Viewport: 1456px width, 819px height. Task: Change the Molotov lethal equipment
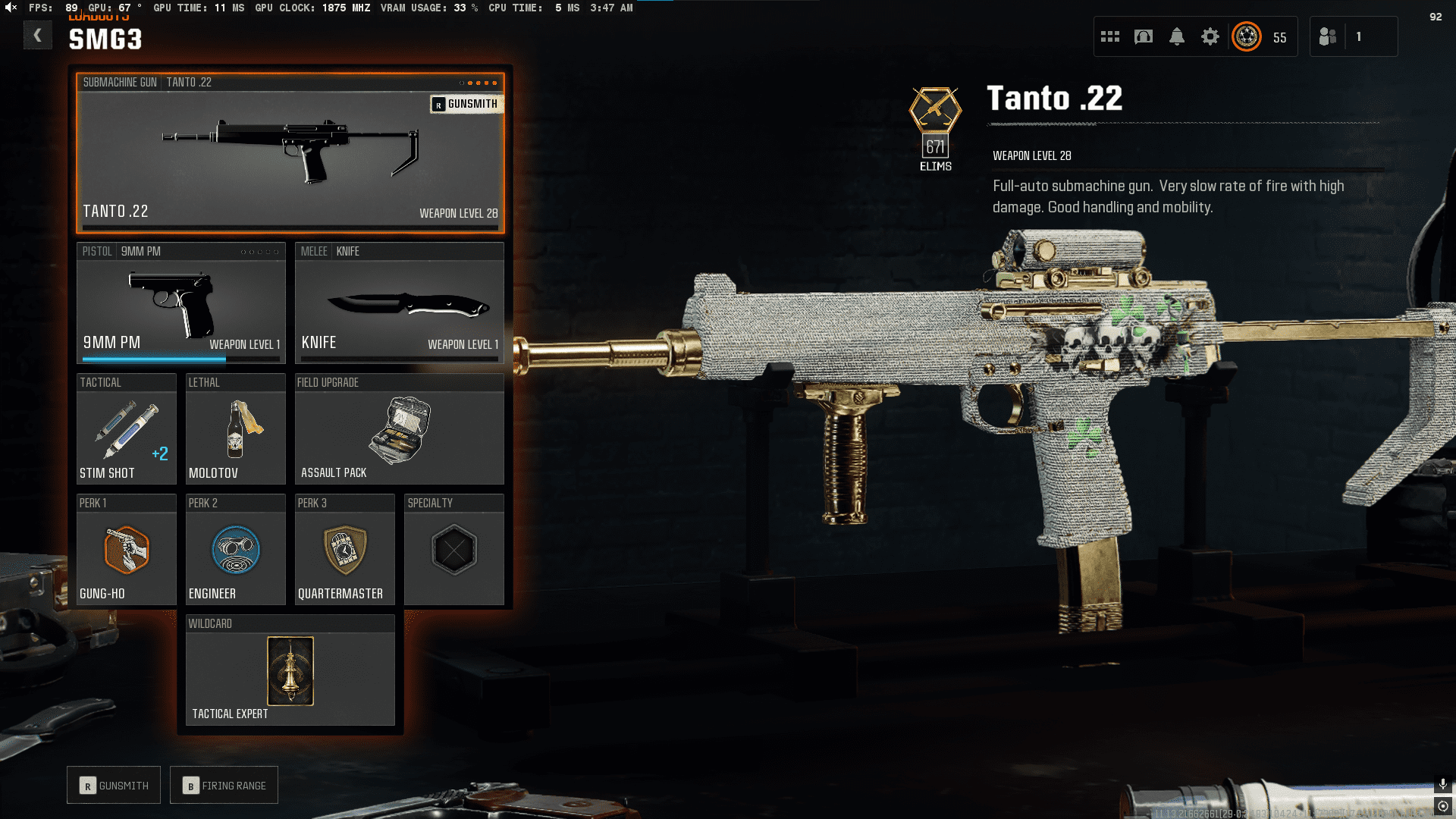pyautogui.click(x=235, y=429)
